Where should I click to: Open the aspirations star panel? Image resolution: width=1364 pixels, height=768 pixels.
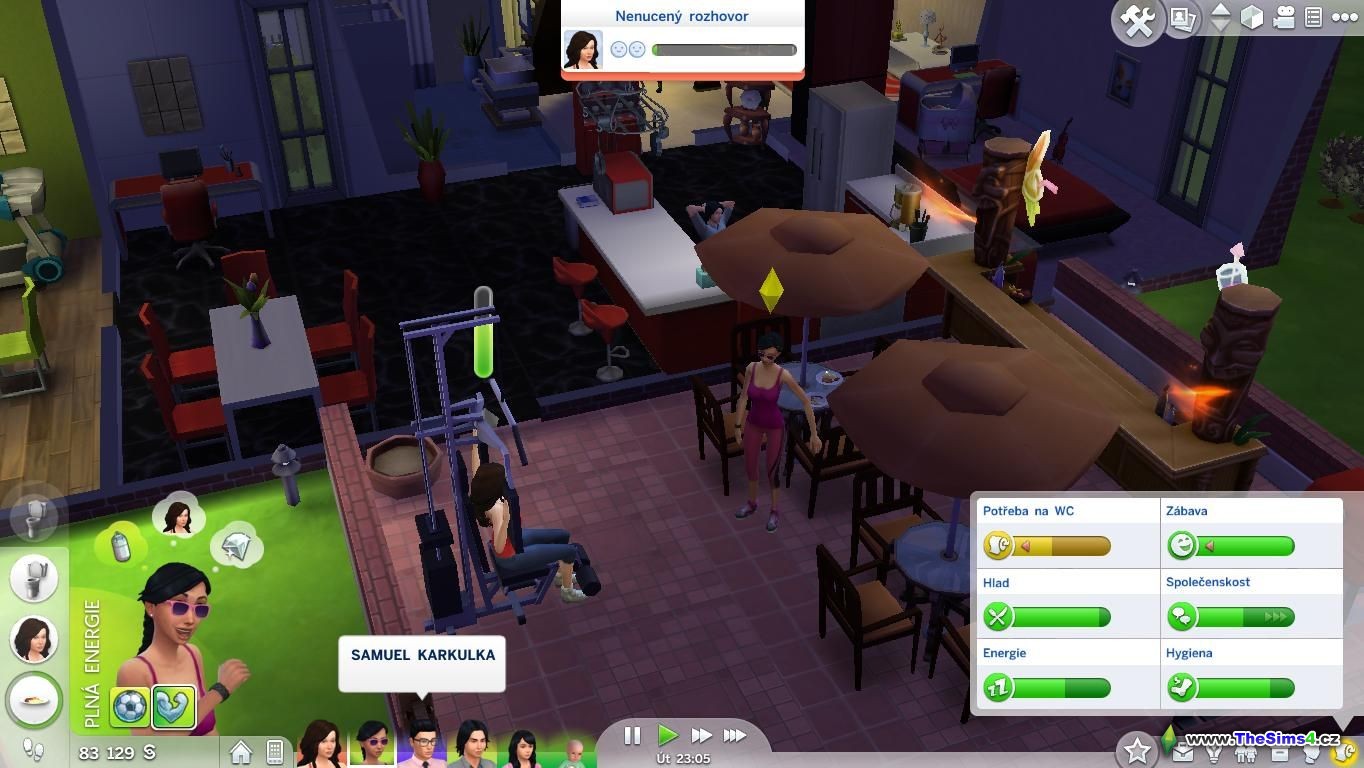click(x=1137, y=750)
